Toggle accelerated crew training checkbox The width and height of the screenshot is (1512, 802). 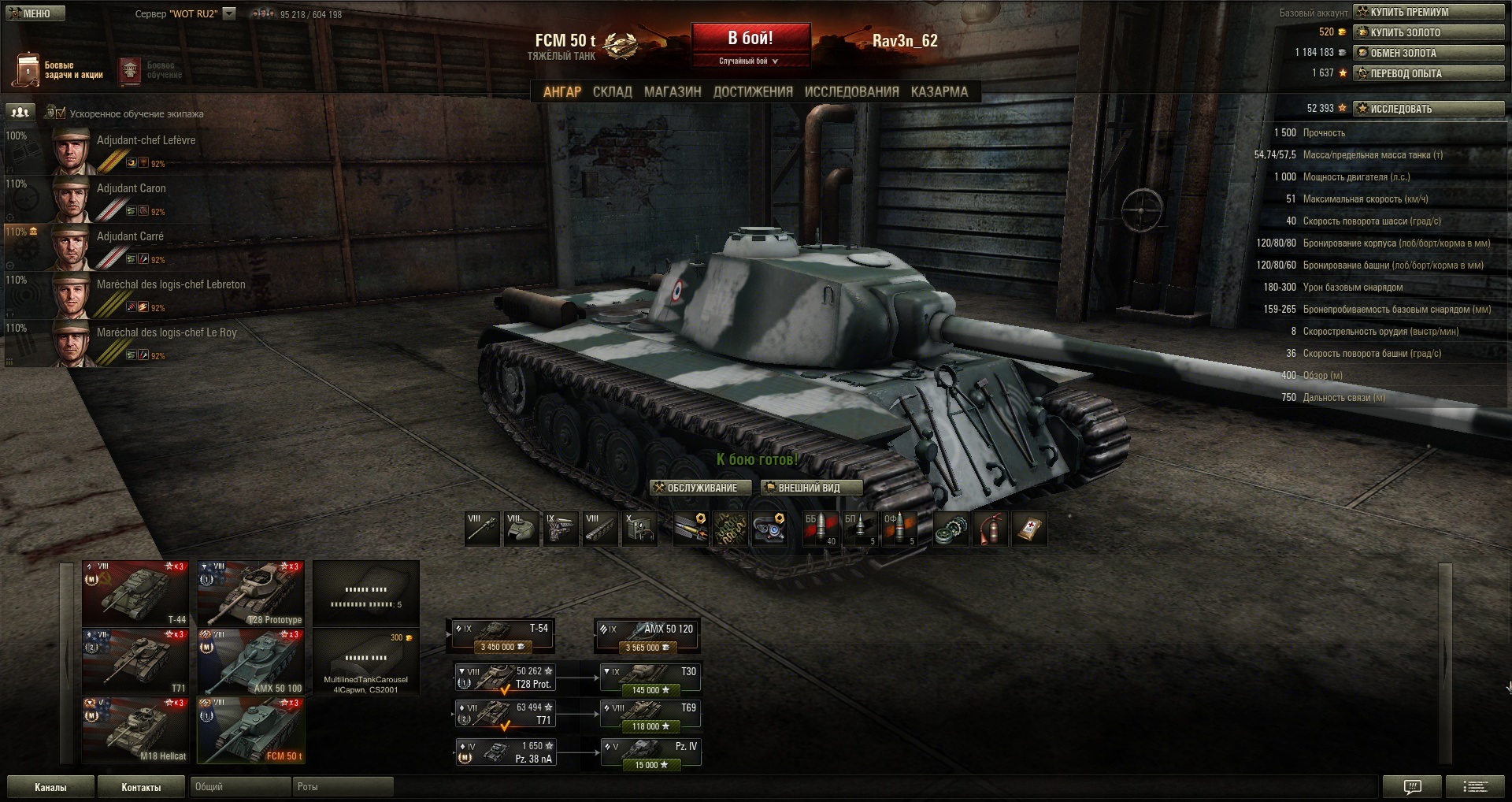[60, 113]
